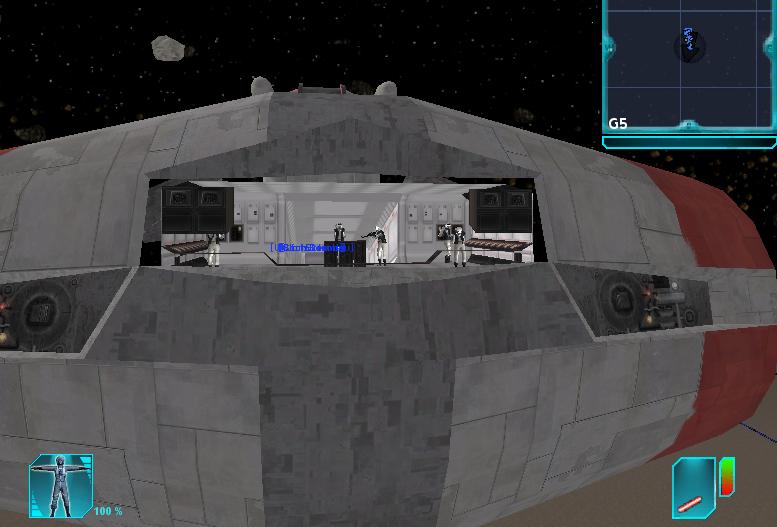Viewport: 777px width, 527px height.
Task: Click the lightsaber weapon icon
Action: coord(692,489)
